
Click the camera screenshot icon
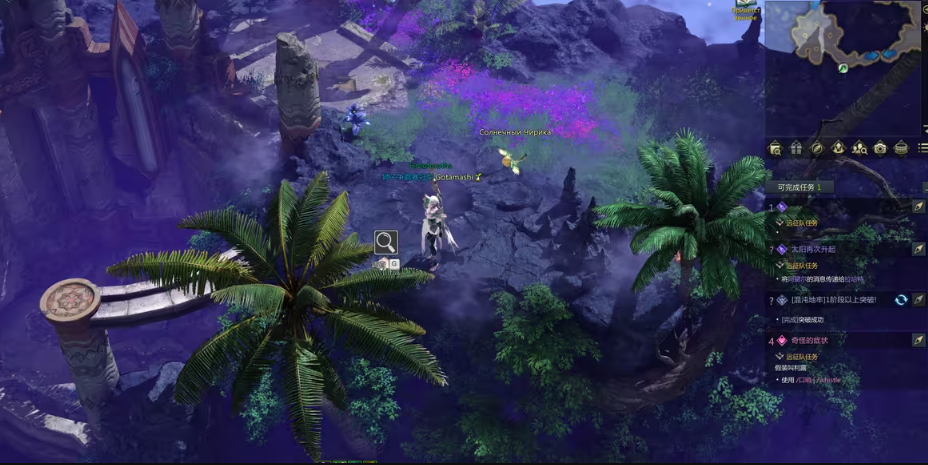coord(880,148)
